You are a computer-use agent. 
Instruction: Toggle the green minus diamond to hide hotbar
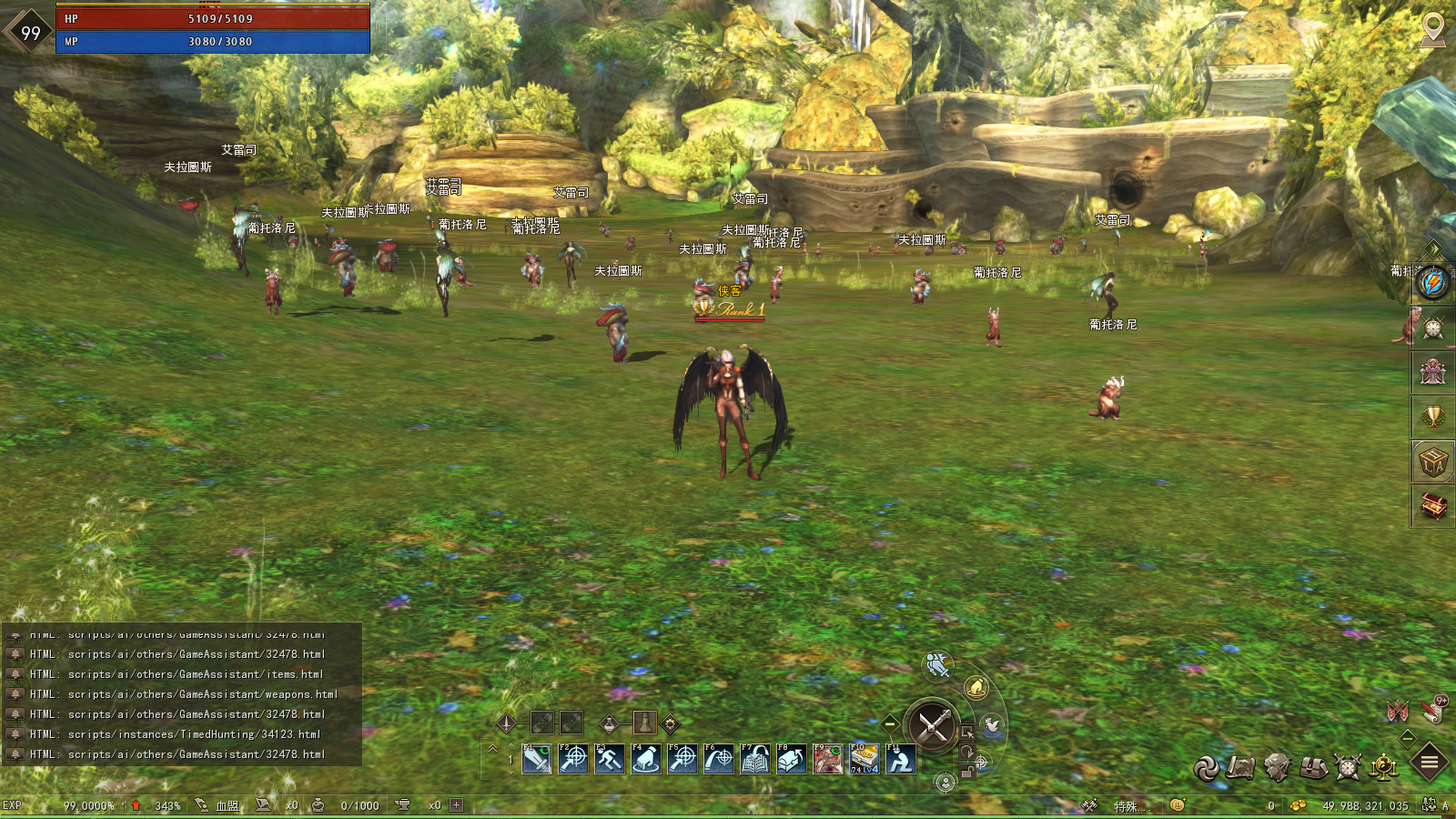coord(888,724)
